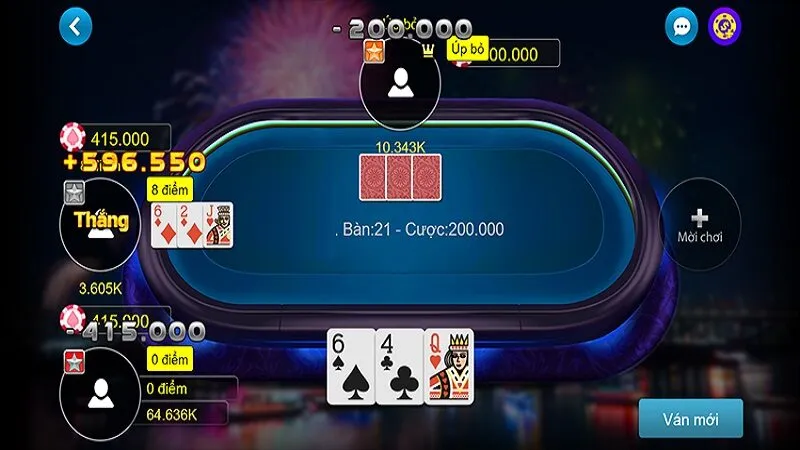Select the six of spades card

(x=350, y=366)
